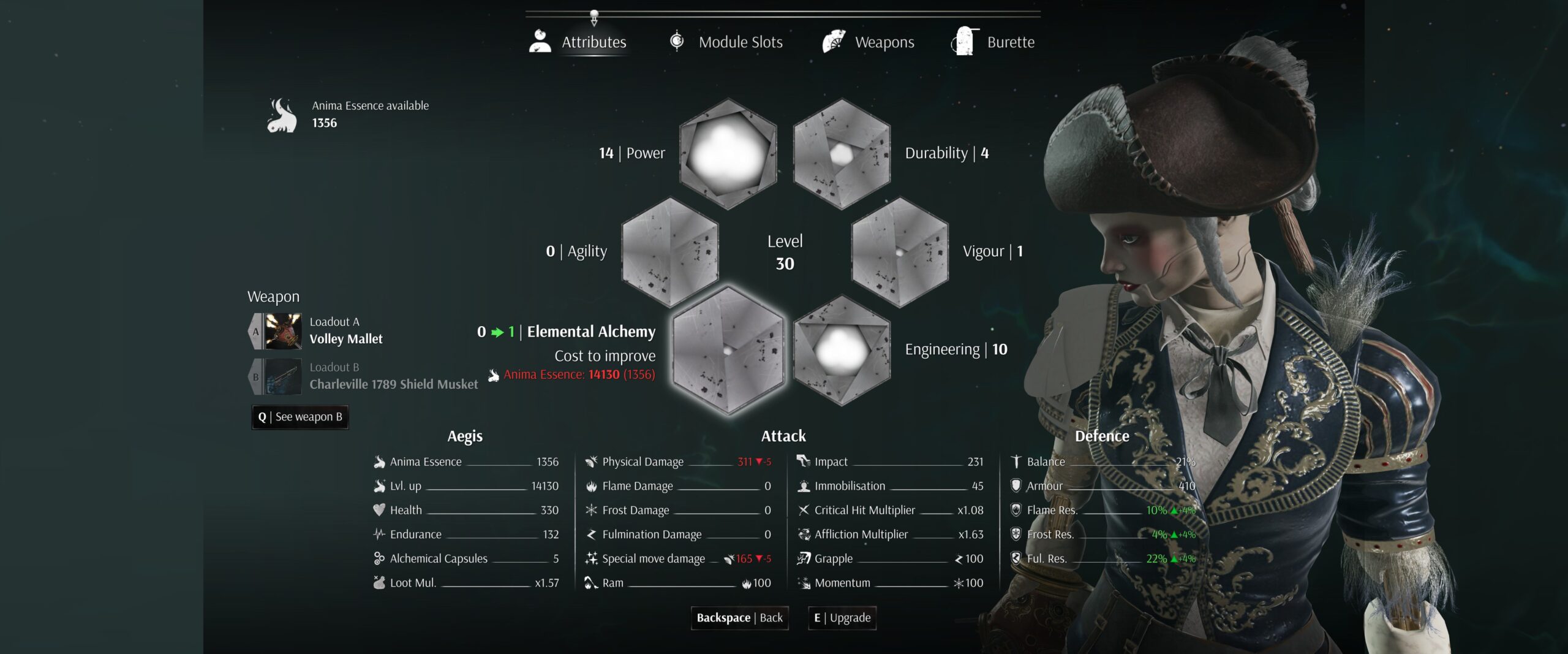Select the Agility attribute hexagon
Viewport: 1568px width, 654px height.
point(670,251)
